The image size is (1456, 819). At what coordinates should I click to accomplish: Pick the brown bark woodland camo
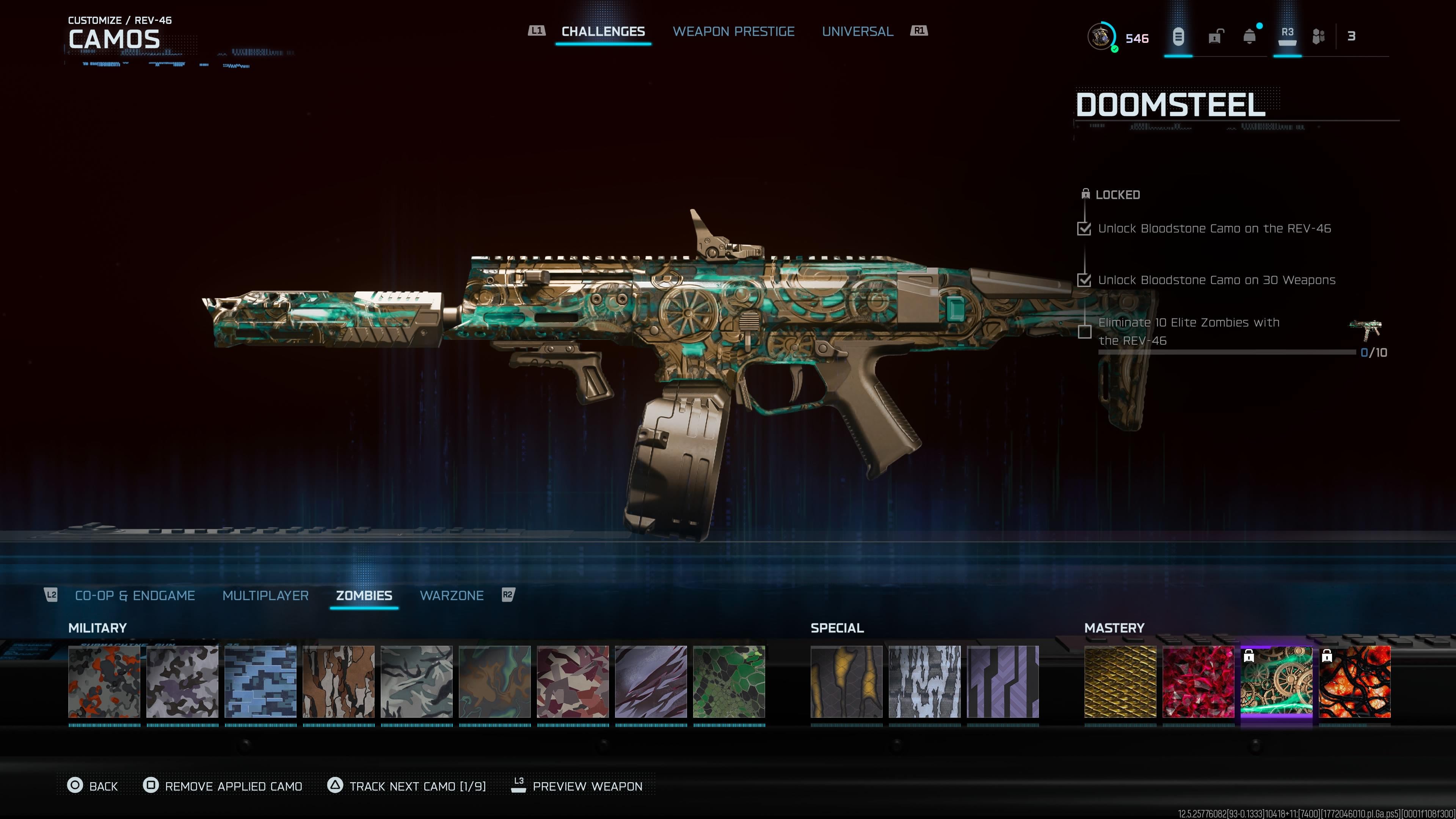point(339,682)
